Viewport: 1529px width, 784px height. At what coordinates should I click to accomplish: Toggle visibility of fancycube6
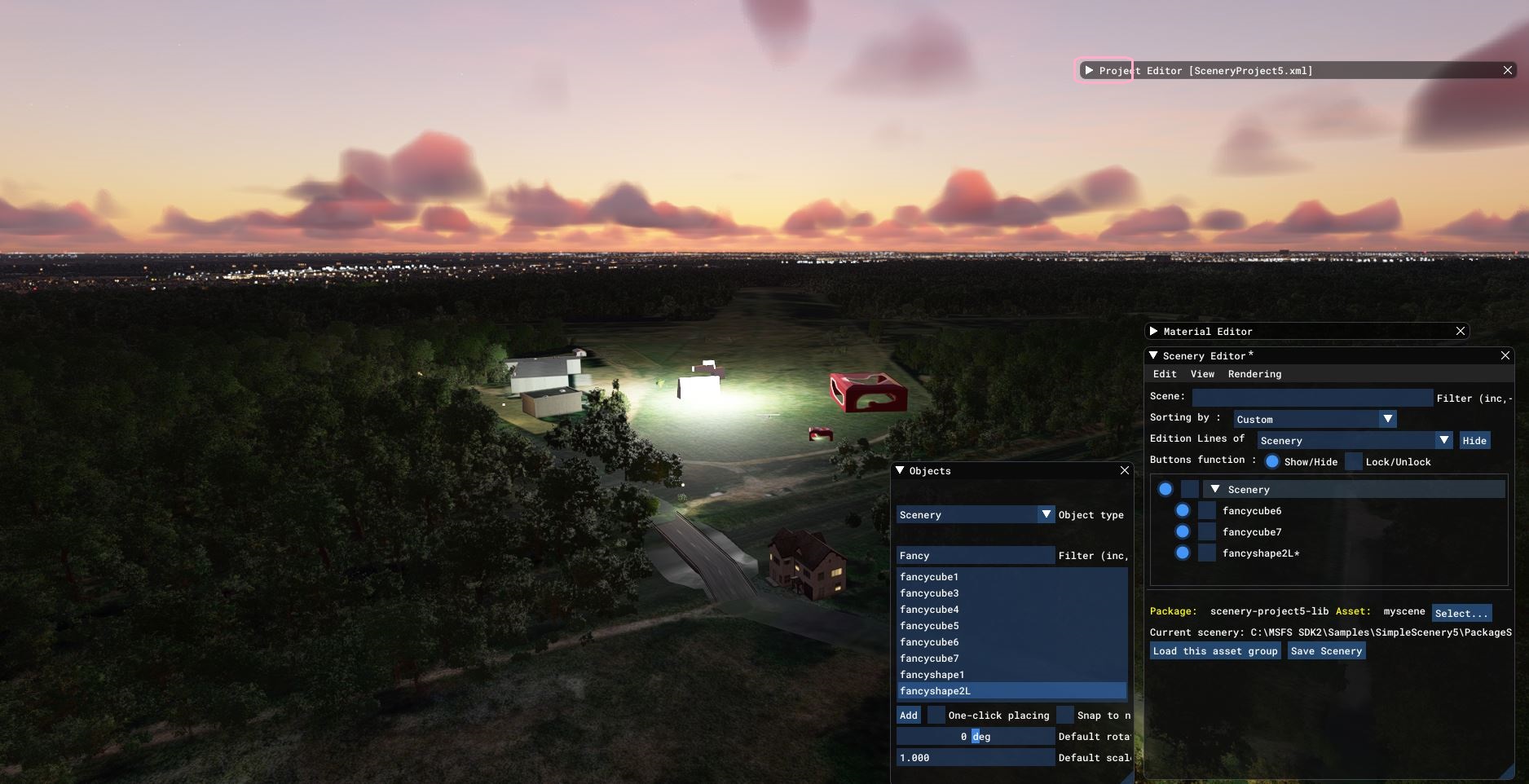click(1182, 511)
